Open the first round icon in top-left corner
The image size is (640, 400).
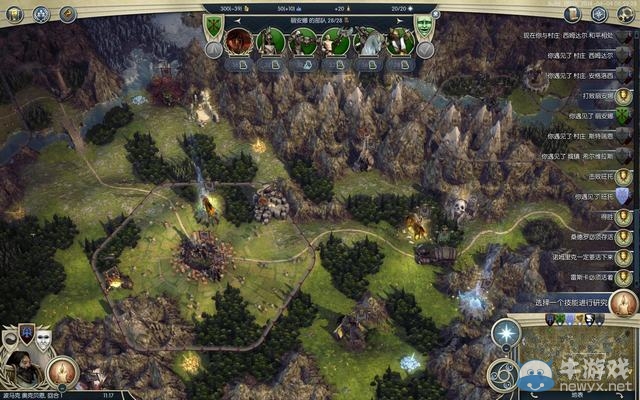click(x=14, y=13)
